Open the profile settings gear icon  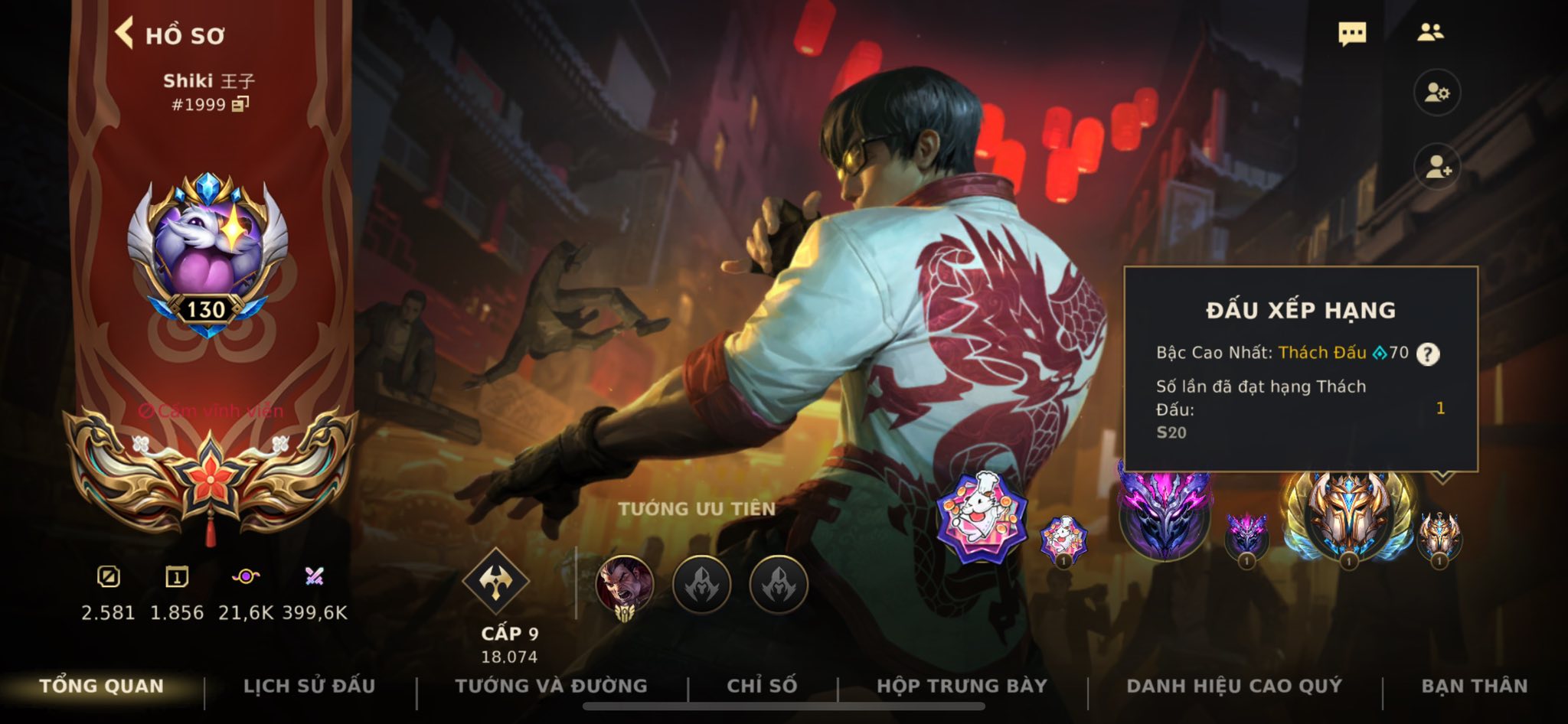click(x=1436, y=93)
